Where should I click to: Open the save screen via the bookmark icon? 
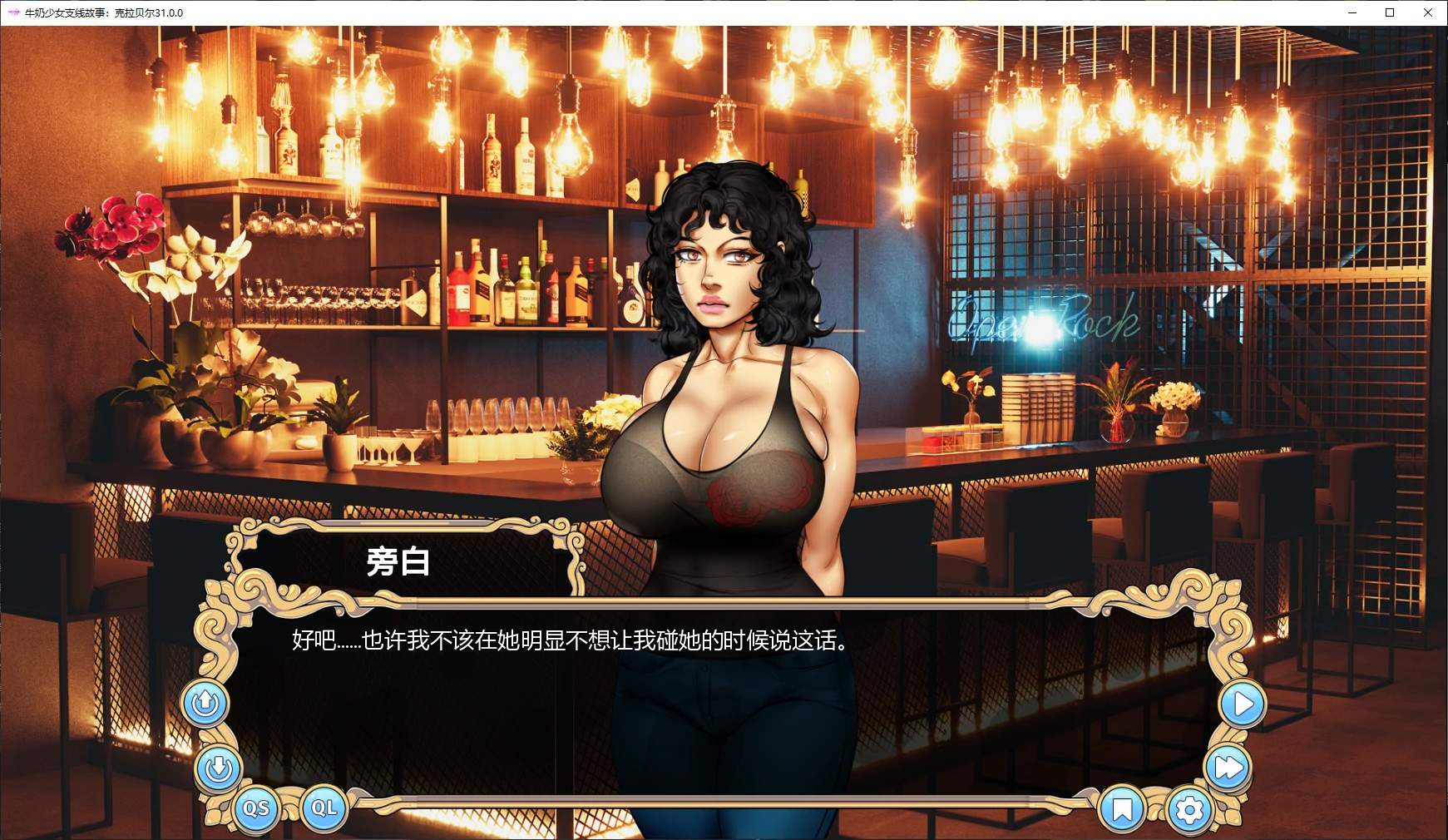1124,808
